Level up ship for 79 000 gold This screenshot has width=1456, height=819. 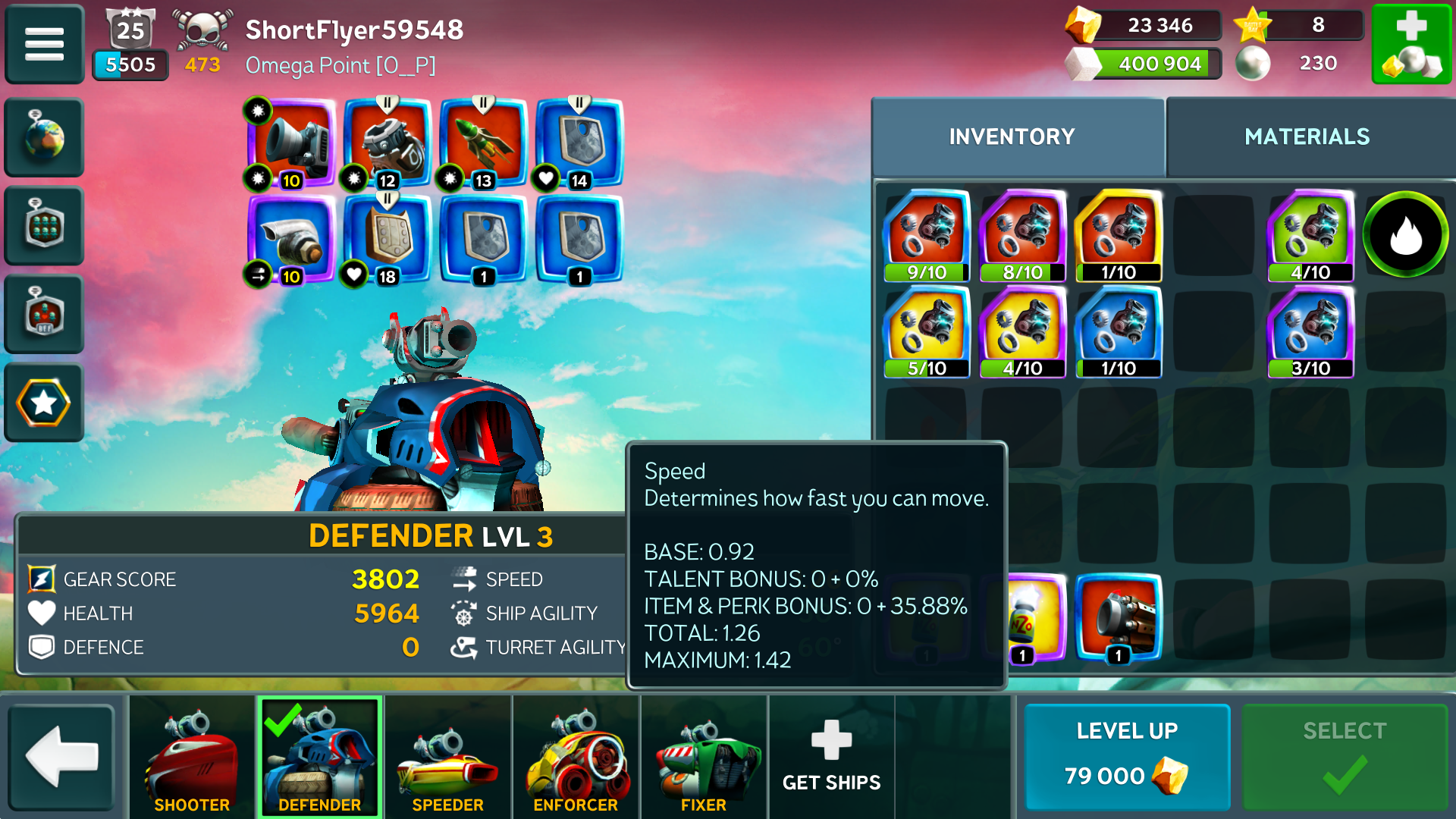point(1127,756)
